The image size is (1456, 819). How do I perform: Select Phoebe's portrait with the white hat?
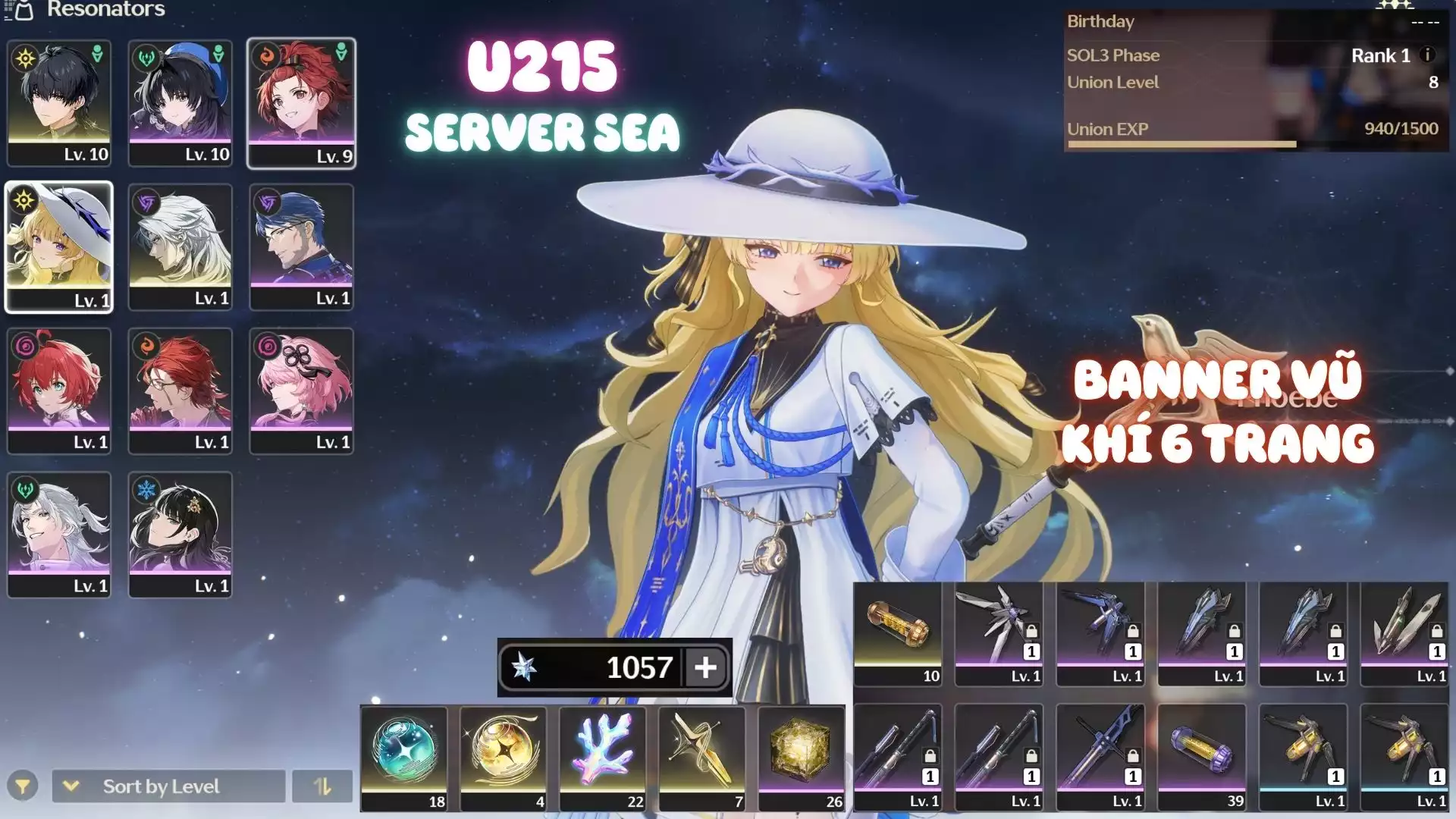[59, 246]
